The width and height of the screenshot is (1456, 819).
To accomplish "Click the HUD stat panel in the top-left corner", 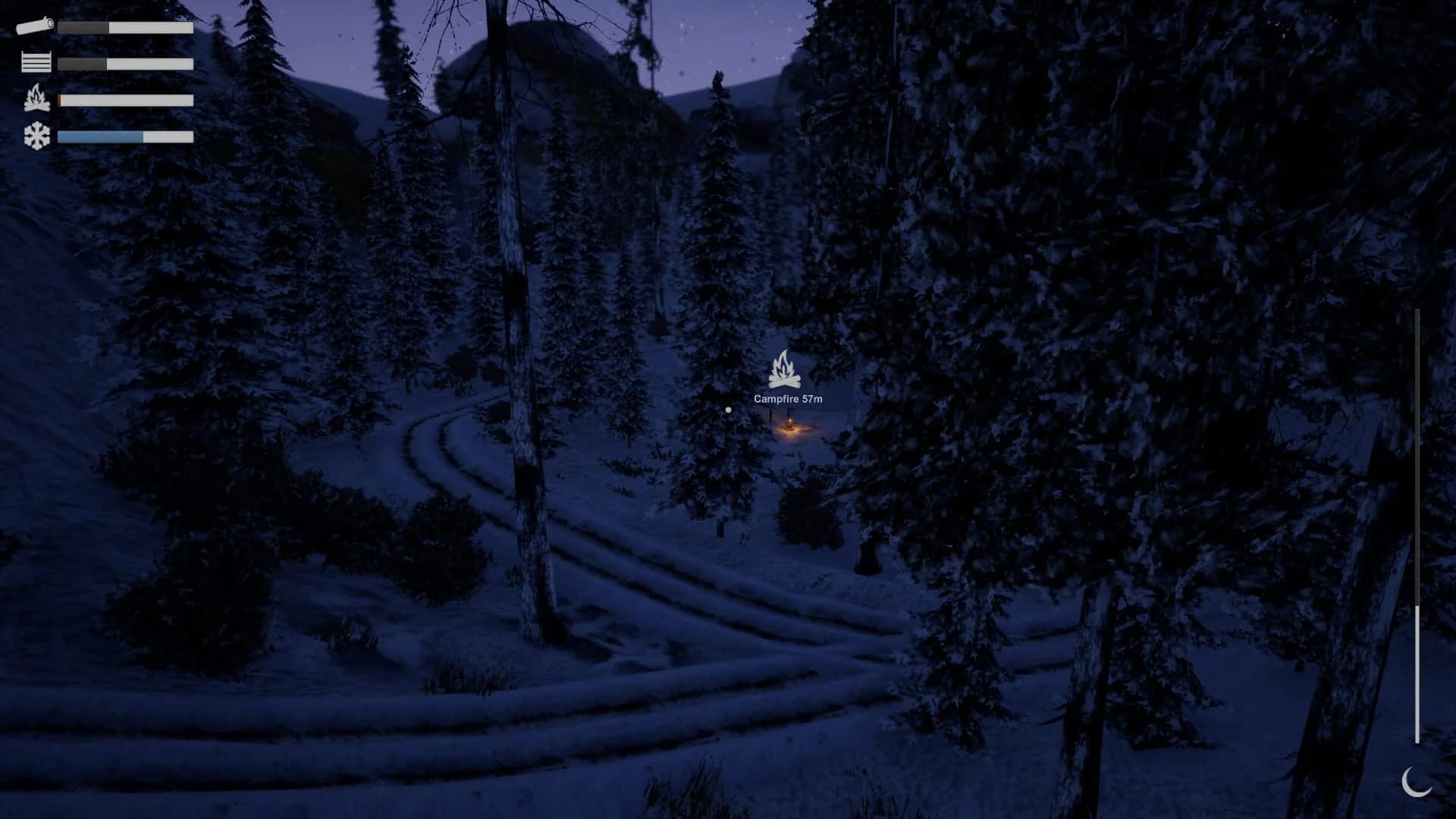I will pyautogui.click(x=106, y=80).
